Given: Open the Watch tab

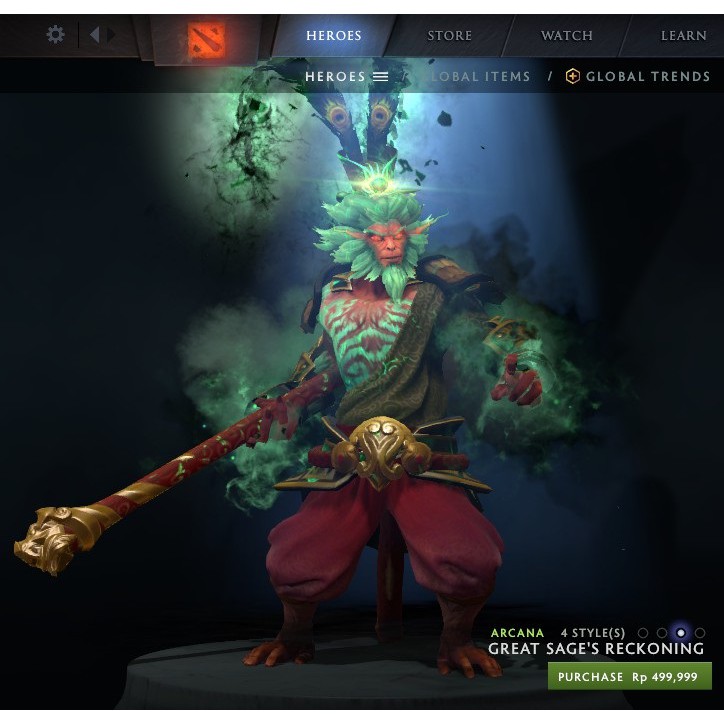Looking at the screenshot, I should (567, 36).
